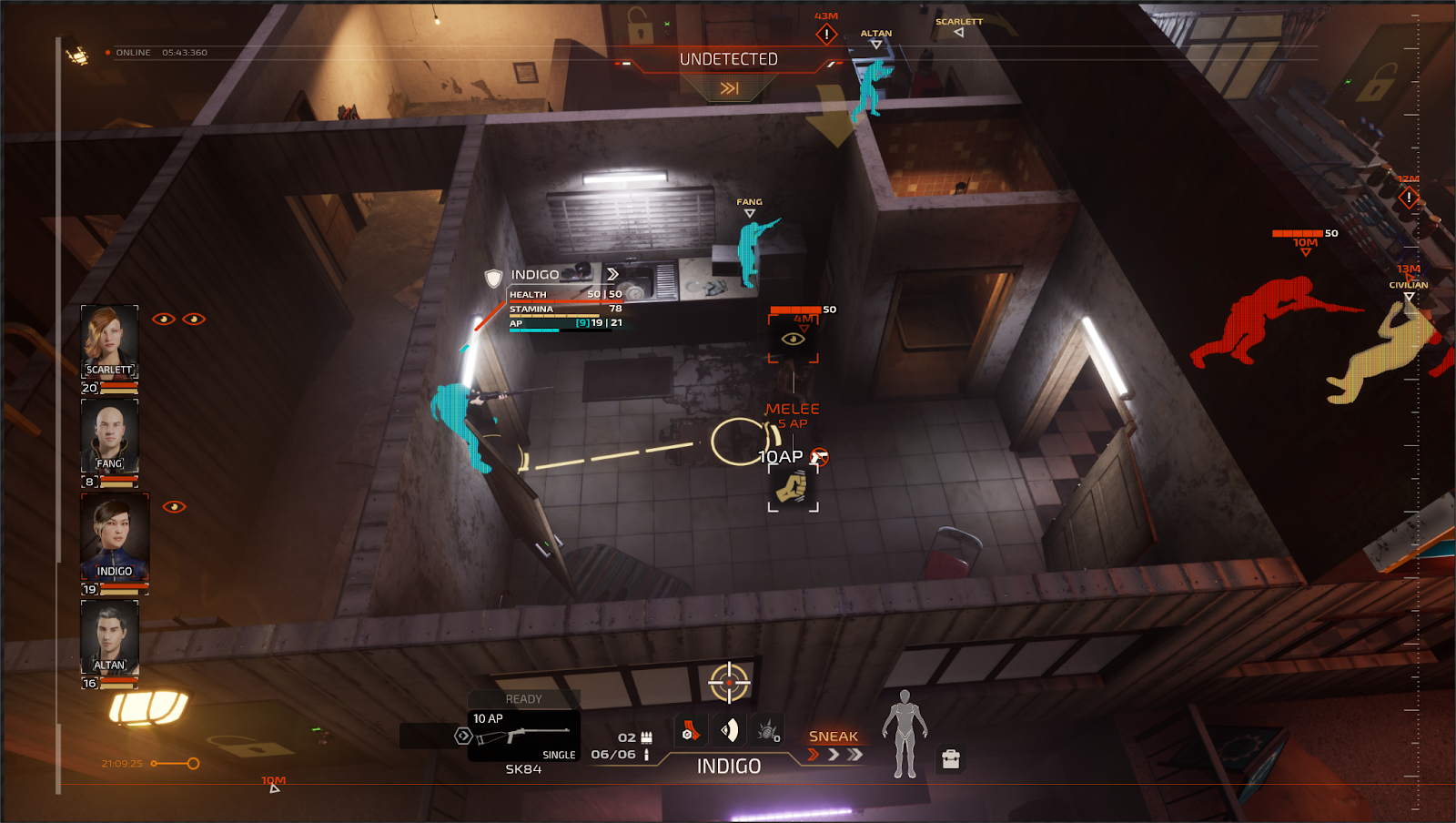The height and width of the screenshot is (823, 1456).
Task: Expand the arrow next to Indigo's nameplate
Action: pos(612,274)
